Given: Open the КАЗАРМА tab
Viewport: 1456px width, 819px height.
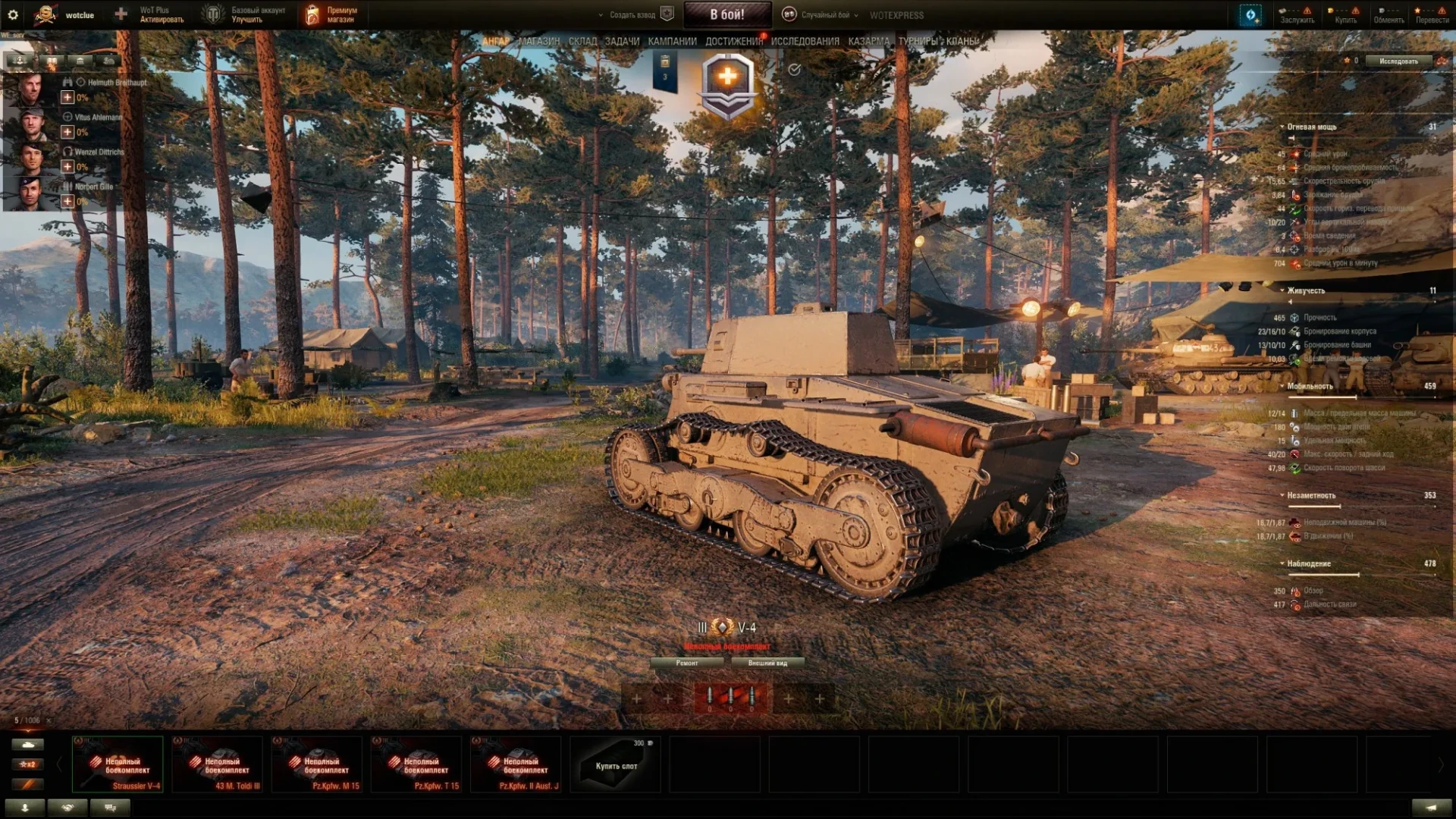Looking at the screenshot, I should [868, 41].
